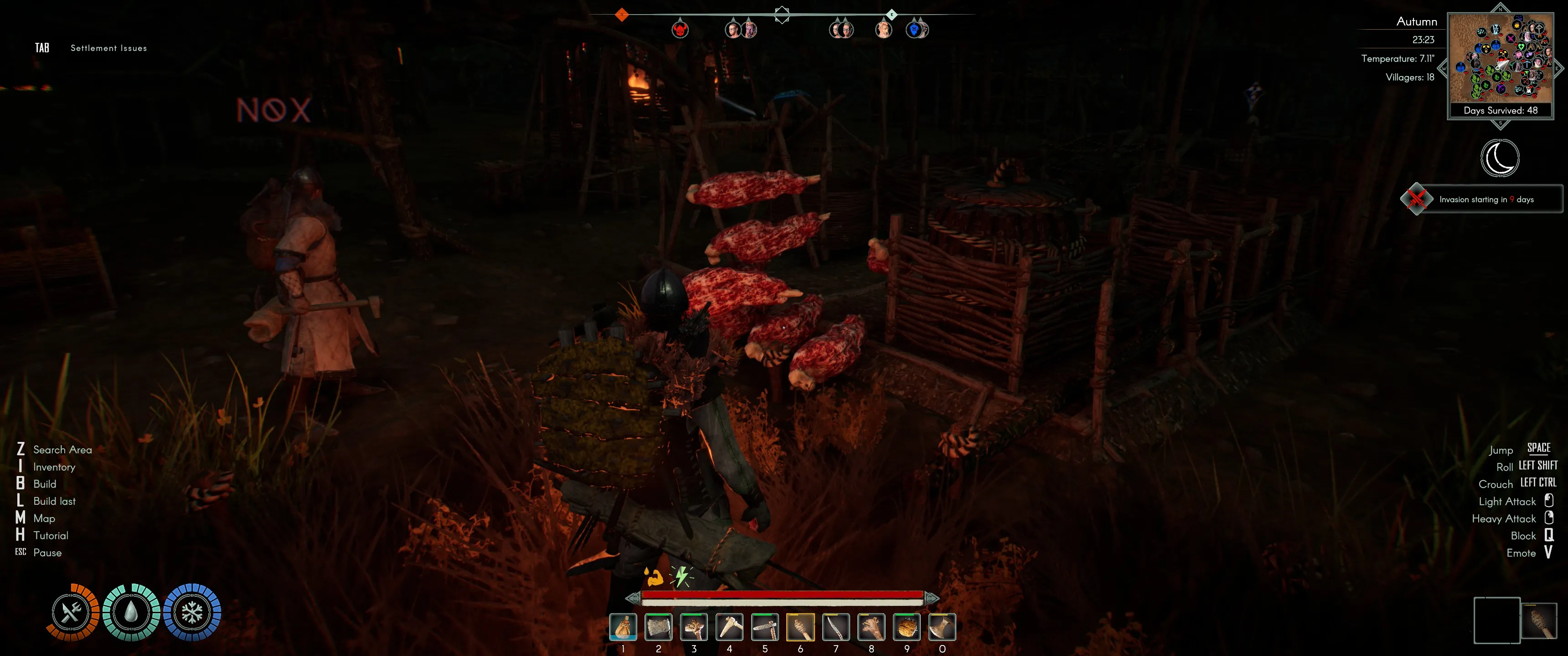The image size is (1568, 656).
Task: Click the blue shield marker on the compass
Action: tap(915, 29)
